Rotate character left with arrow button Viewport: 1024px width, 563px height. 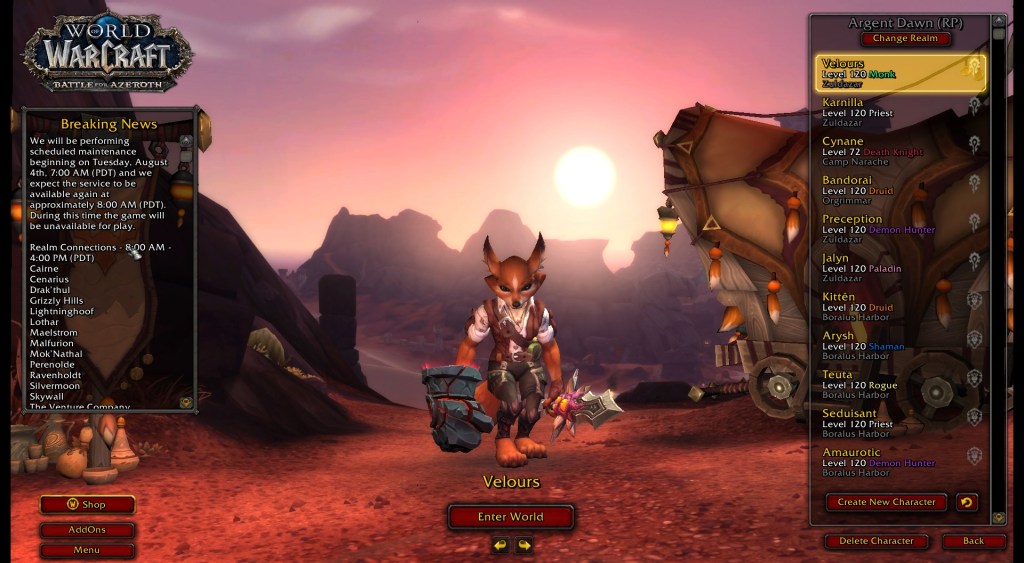[499, 545]
